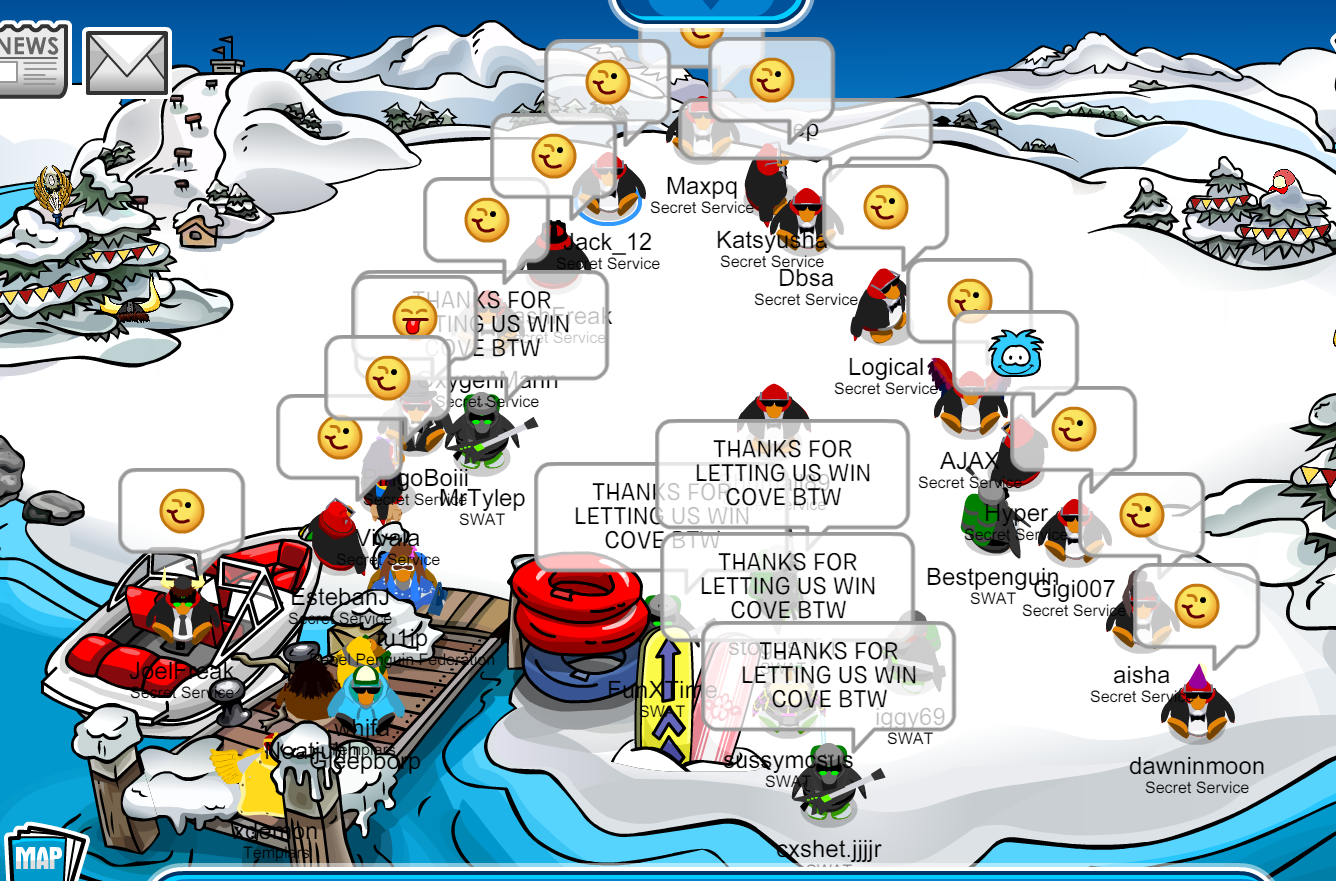Open the News newspaper icon
The image size is (1336, 881).
tap(32, 59)
